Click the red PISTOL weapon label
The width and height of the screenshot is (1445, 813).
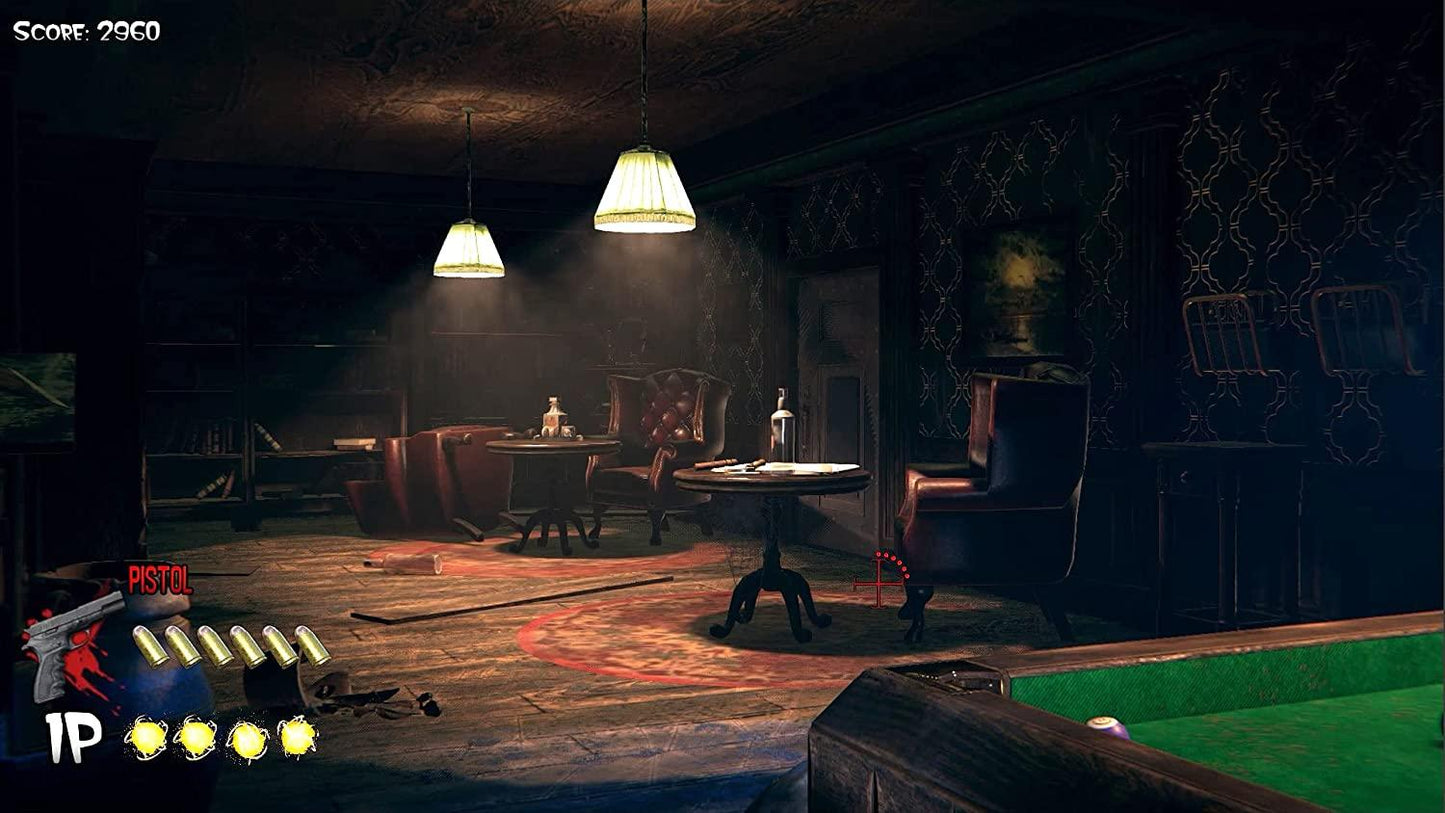click(162, 580)
